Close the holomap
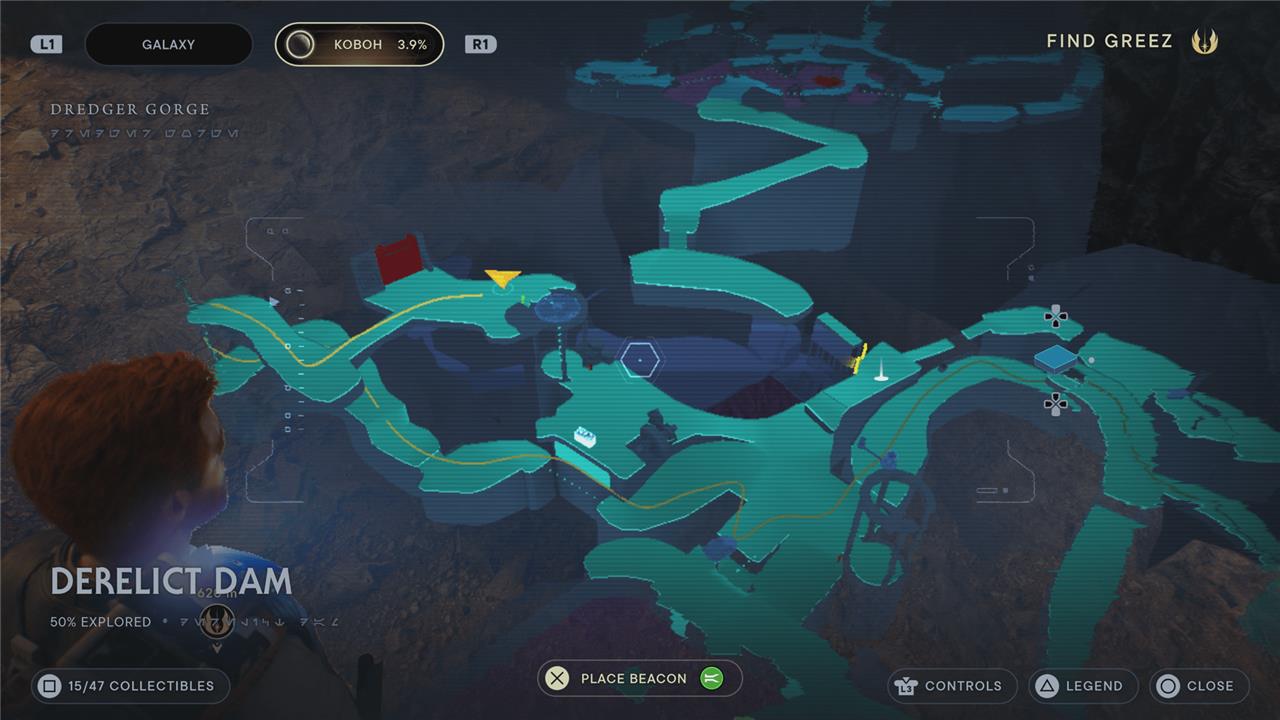This screenshot has height=720, width=1280. click(x=1199, y=686)
